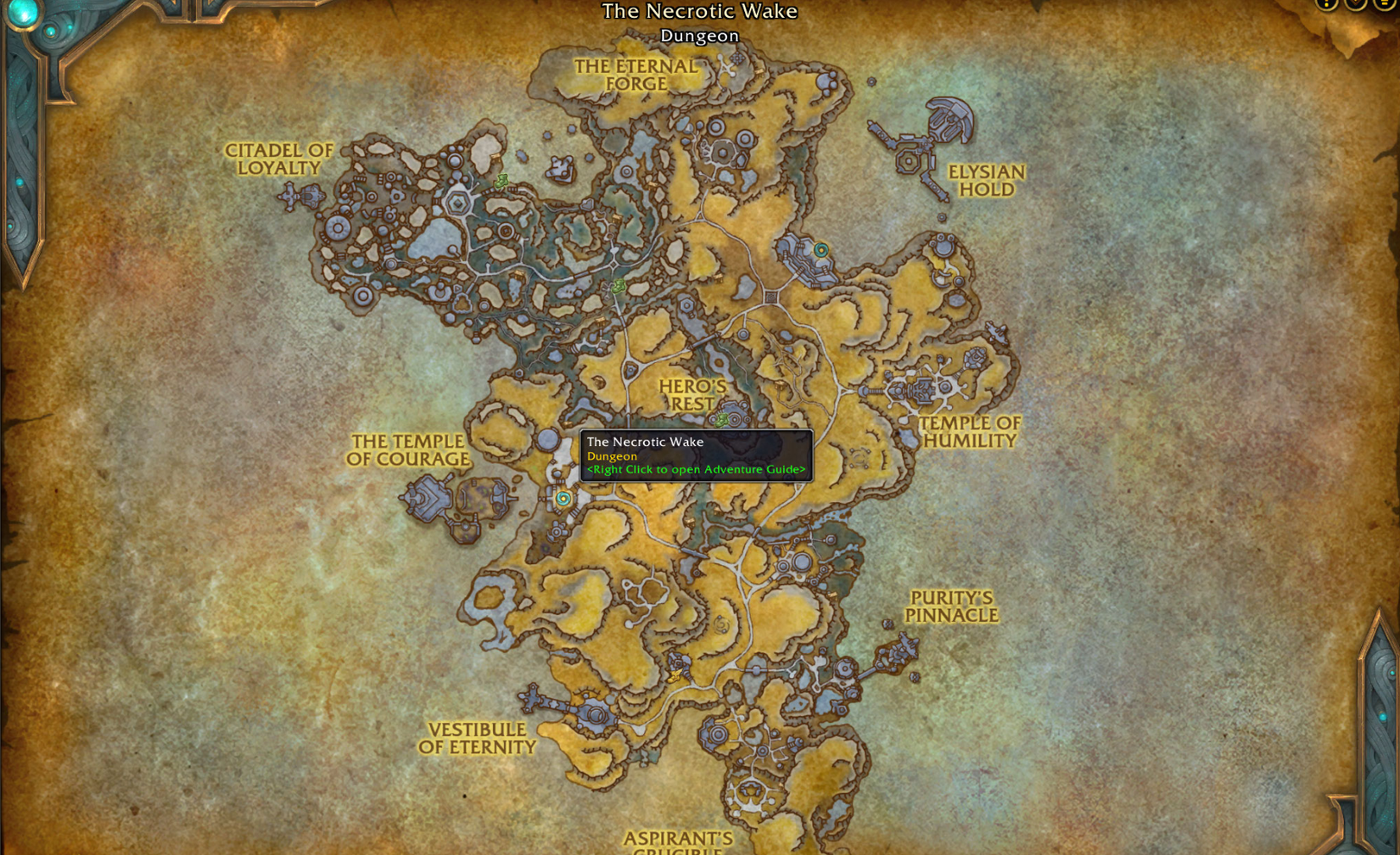Click the fortress icon near Temple of Humility
Viewport: 1400px width, 855px height.
point(925,390)
